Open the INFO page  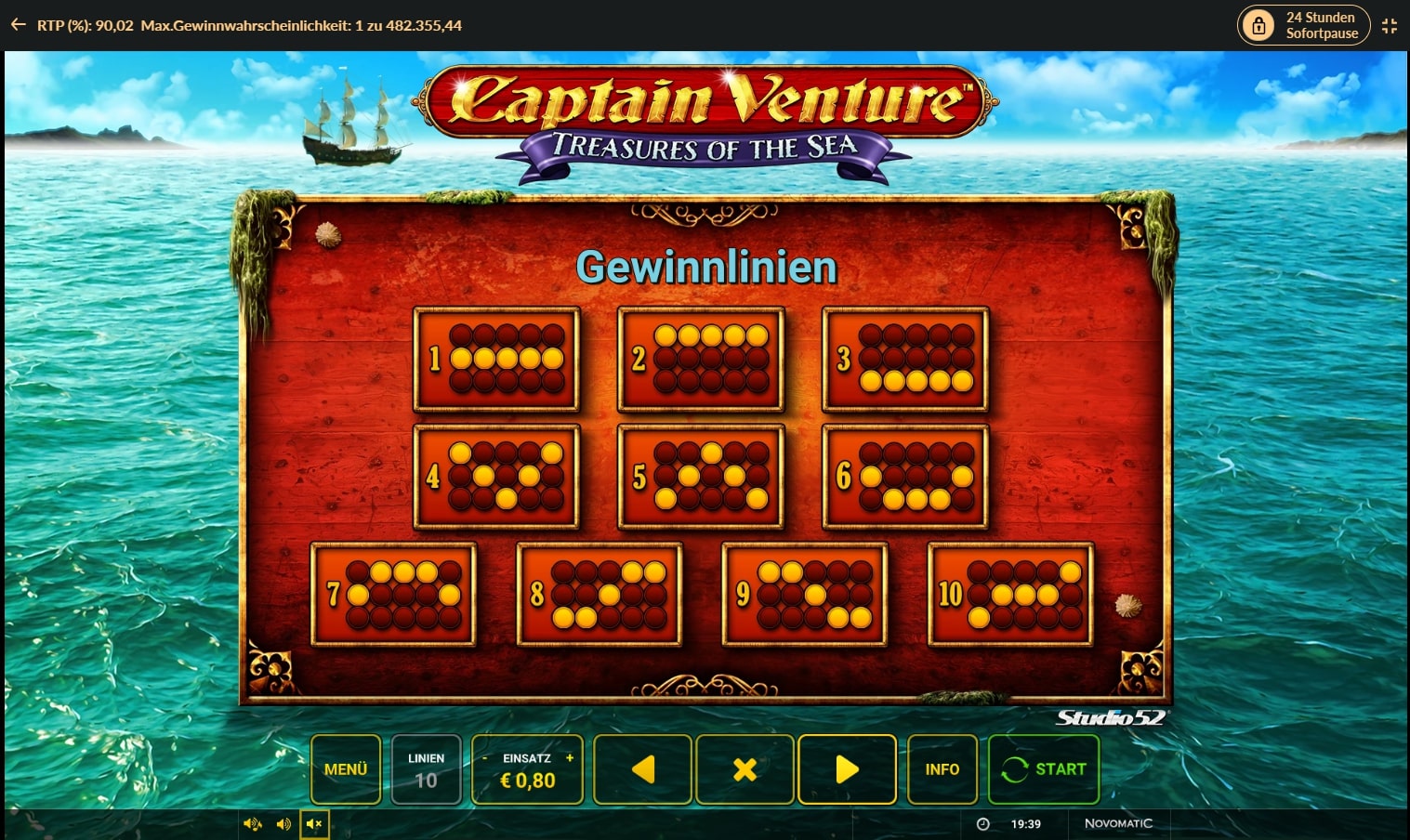click(942, 768)
